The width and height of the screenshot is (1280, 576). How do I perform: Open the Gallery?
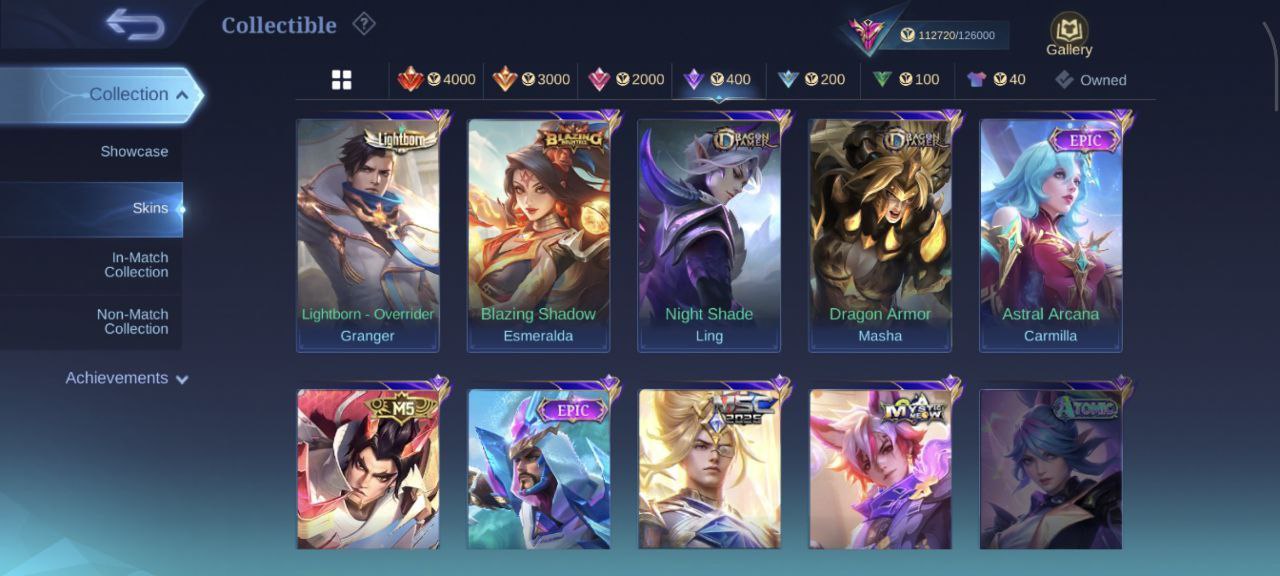point(1069,35)
